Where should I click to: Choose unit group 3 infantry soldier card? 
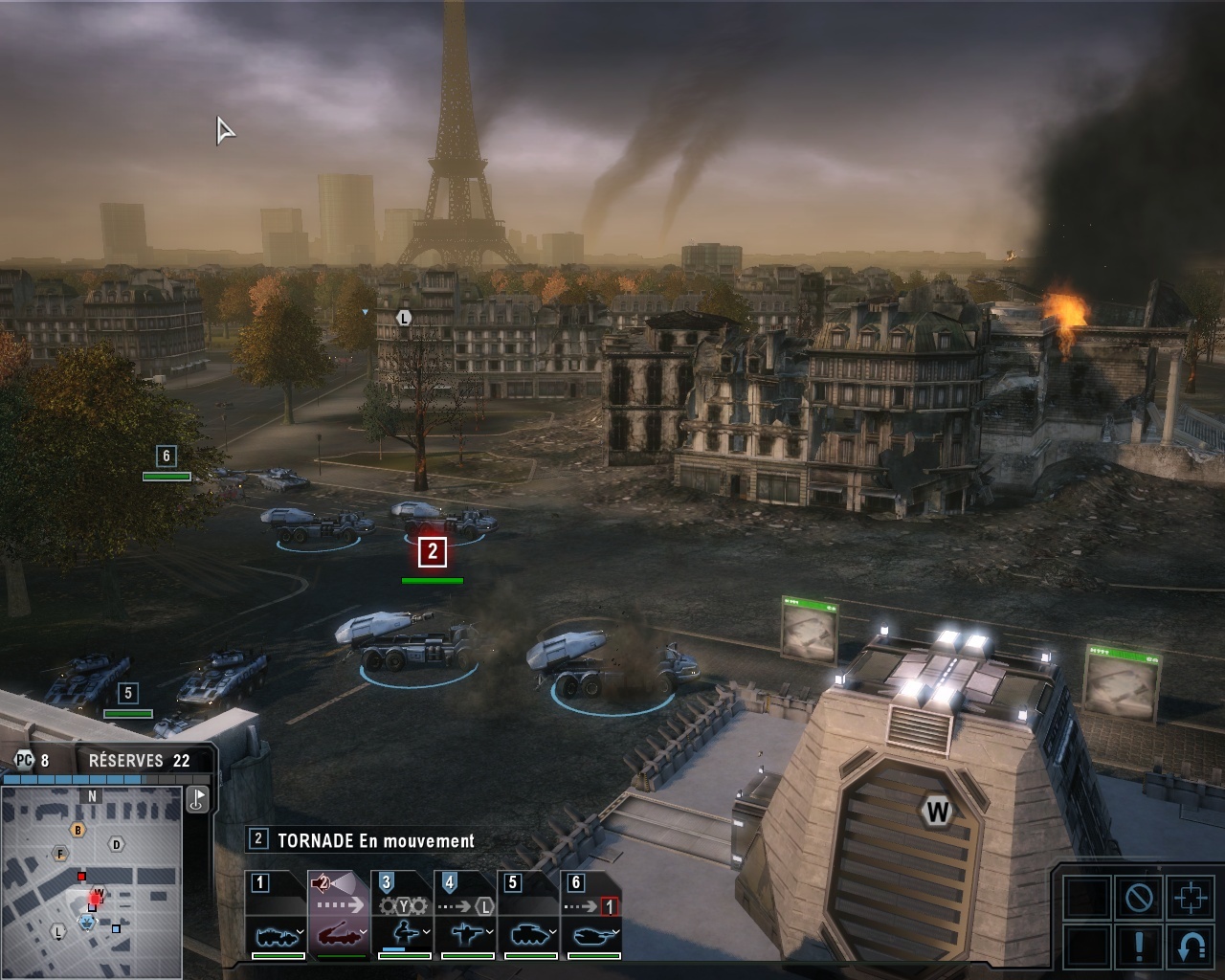(x=403, y=916)
